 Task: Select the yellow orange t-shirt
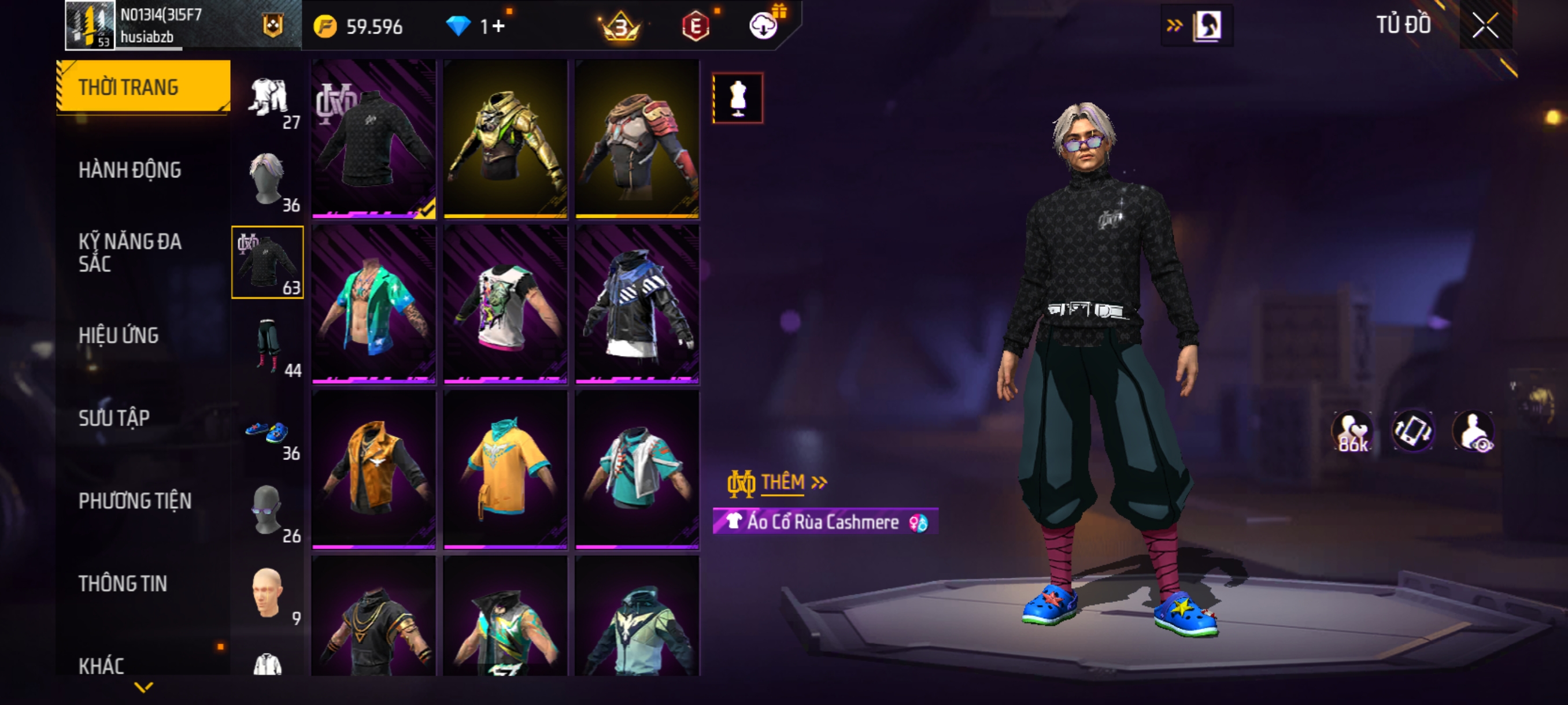pyautogui.click(x=505, y=470)
